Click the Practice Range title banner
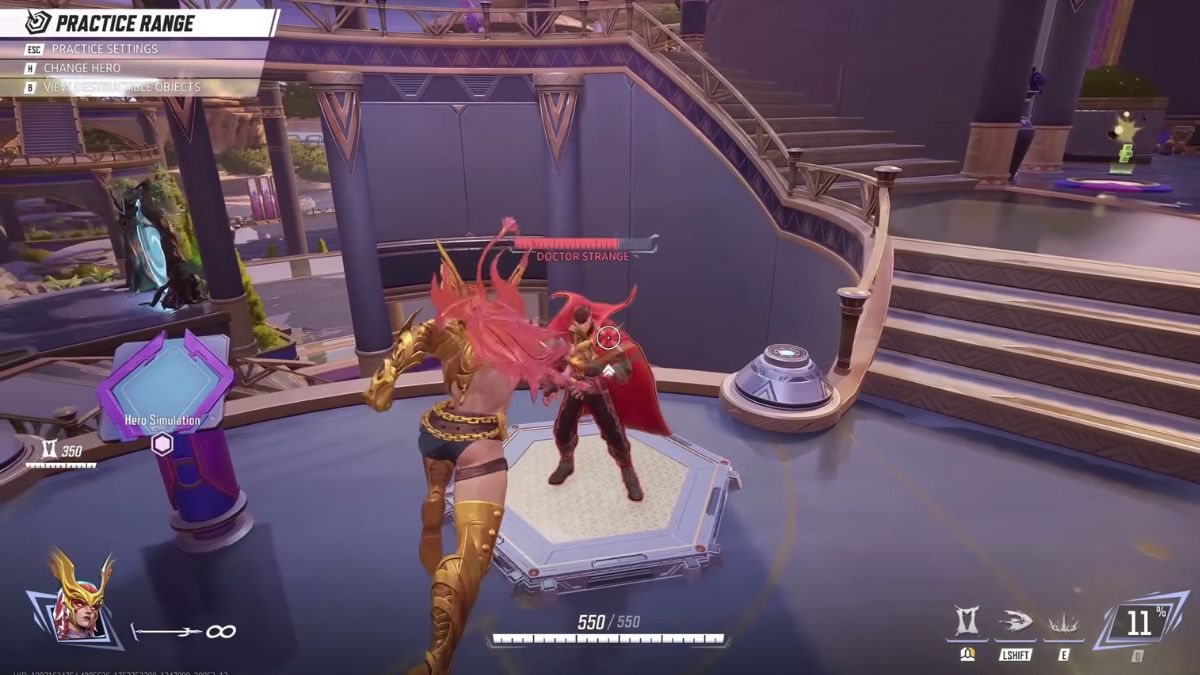This screenshot has height=675, width=1200. 125,23
